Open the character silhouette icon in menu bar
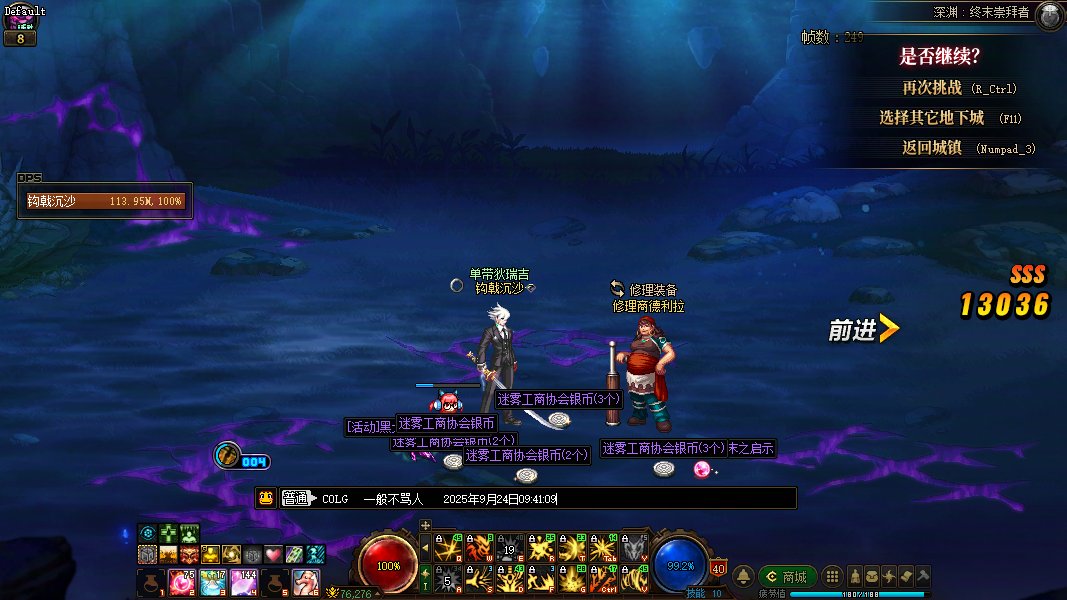Viewport: 1067px width, 600px height. [856, 577]
